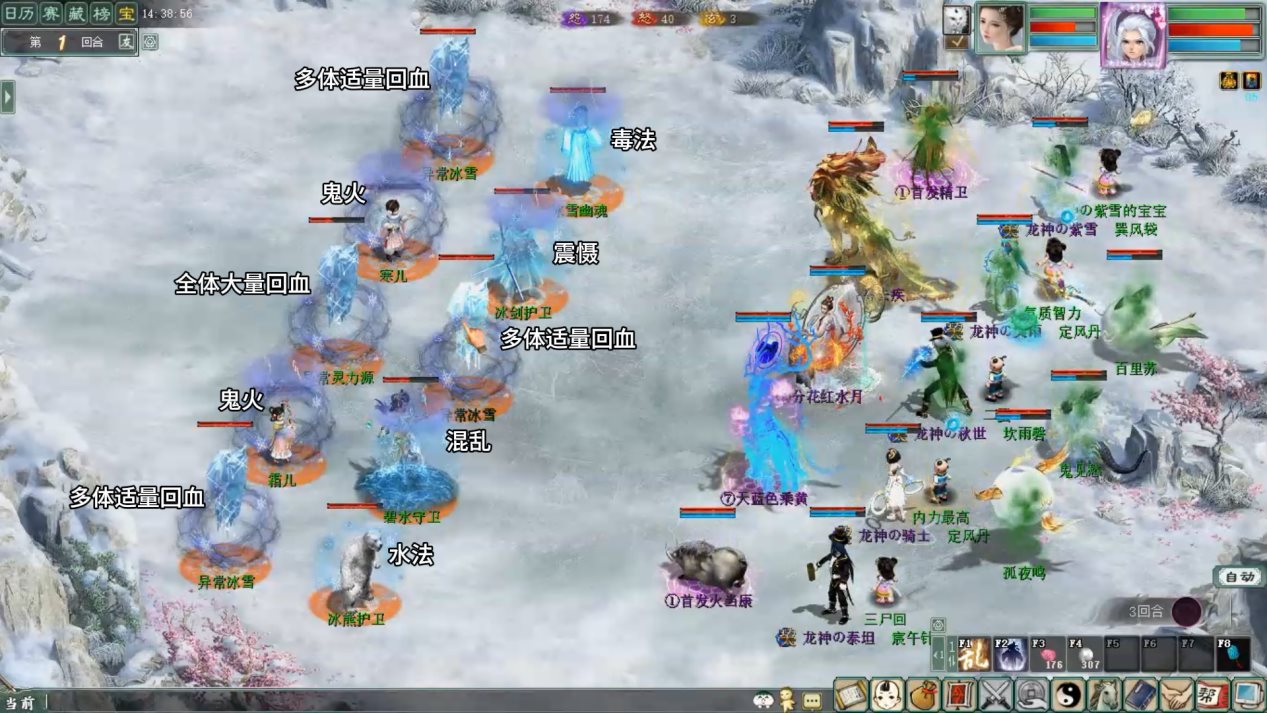The image size is (1267, 713).
Task: Toggle the 自动 auto-battle button
Action: [1239, 577]
